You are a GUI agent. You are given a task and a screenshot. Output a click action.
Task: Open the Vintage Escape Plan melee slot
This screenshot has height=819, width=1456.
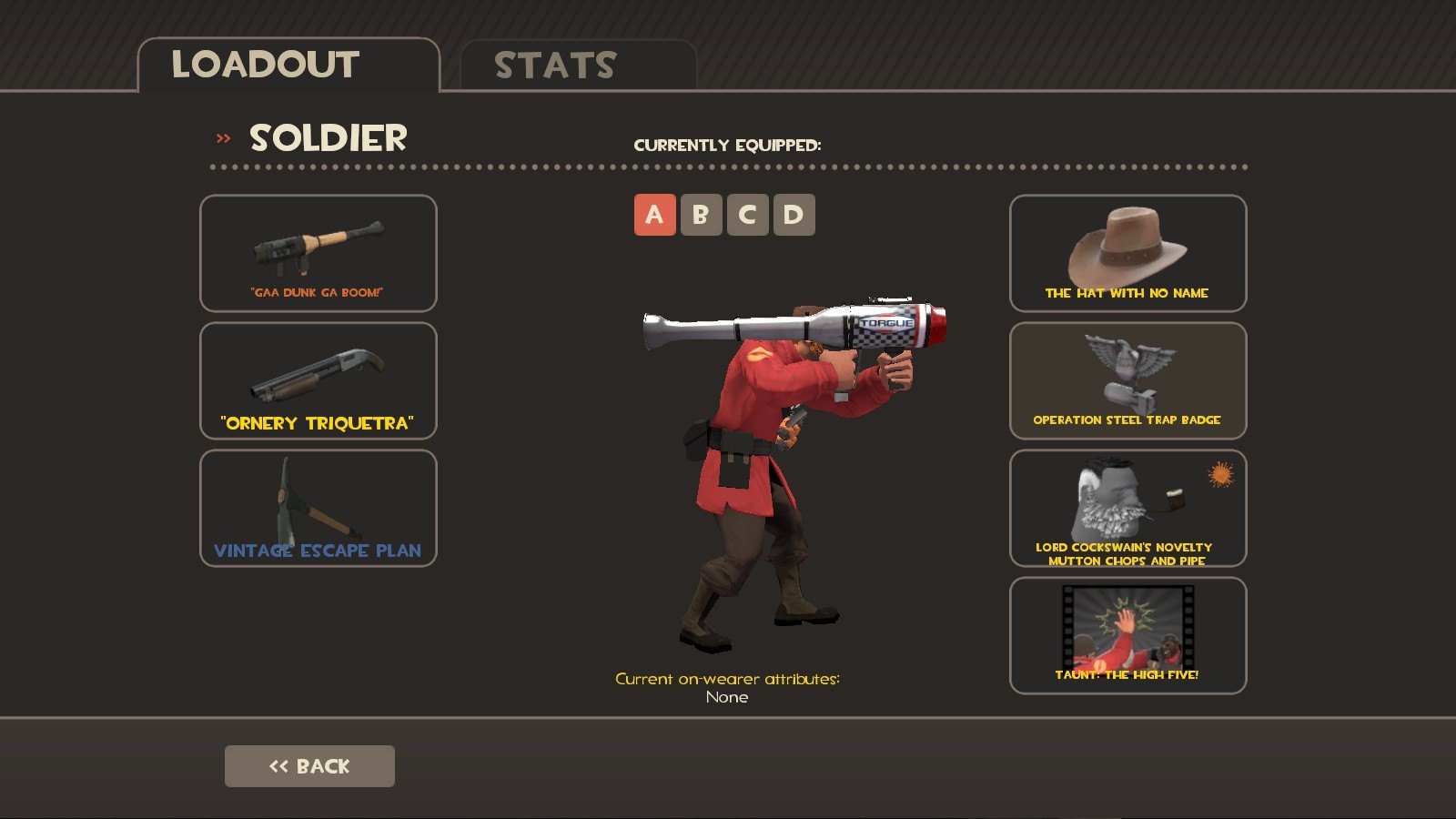[318, 508]
